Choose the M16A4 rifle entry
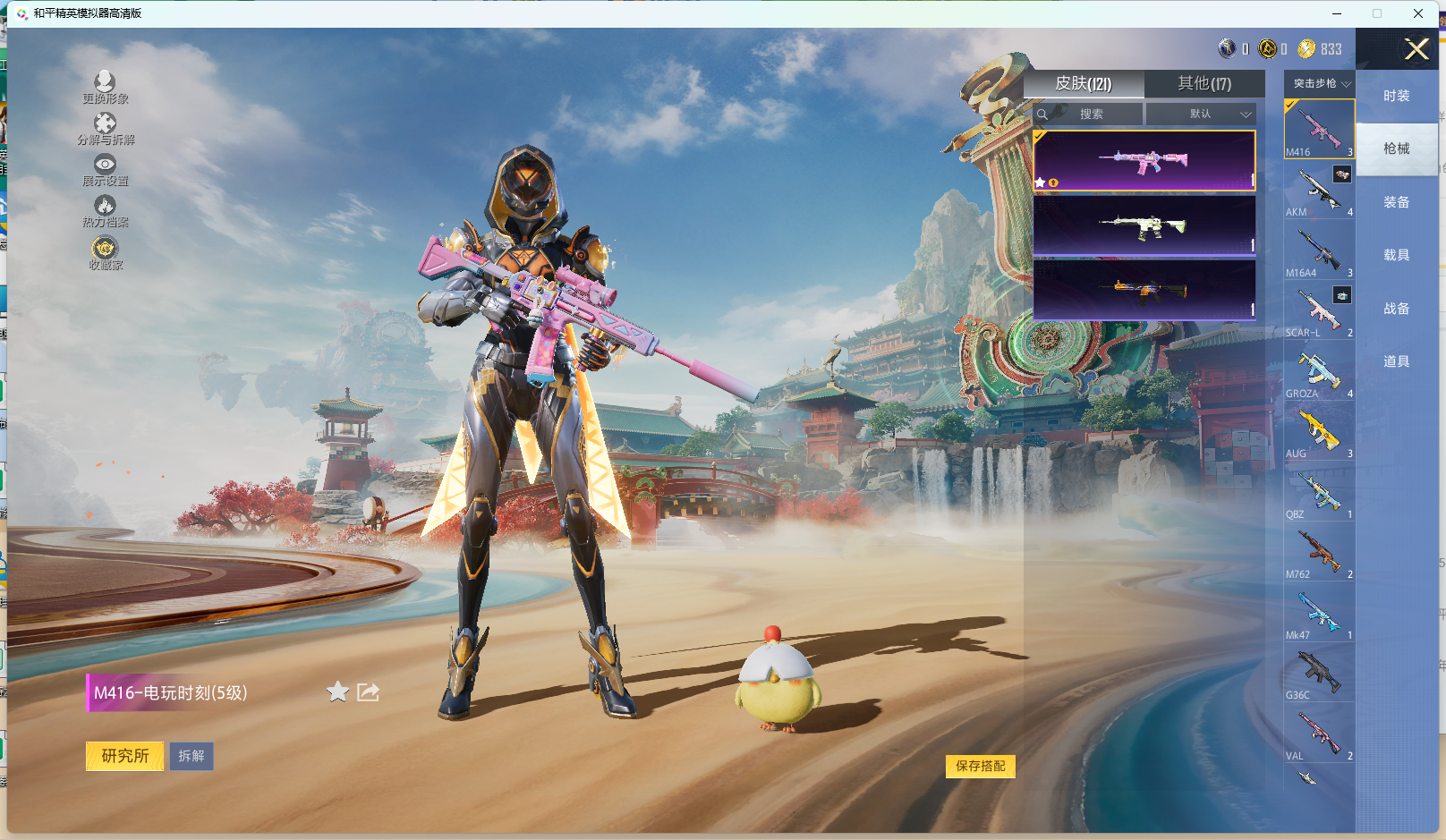1446x840 pixels. pyautogui.click(x=1319, y=251)
